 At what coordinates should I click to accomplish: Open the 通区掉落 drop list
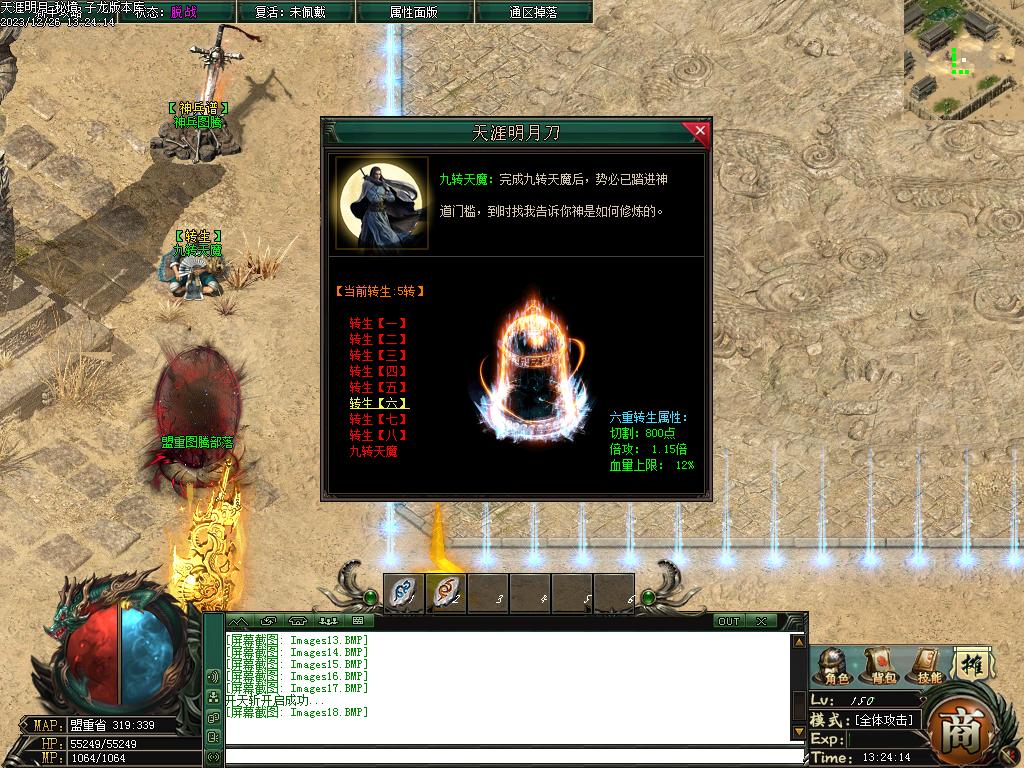coord(533,12)
